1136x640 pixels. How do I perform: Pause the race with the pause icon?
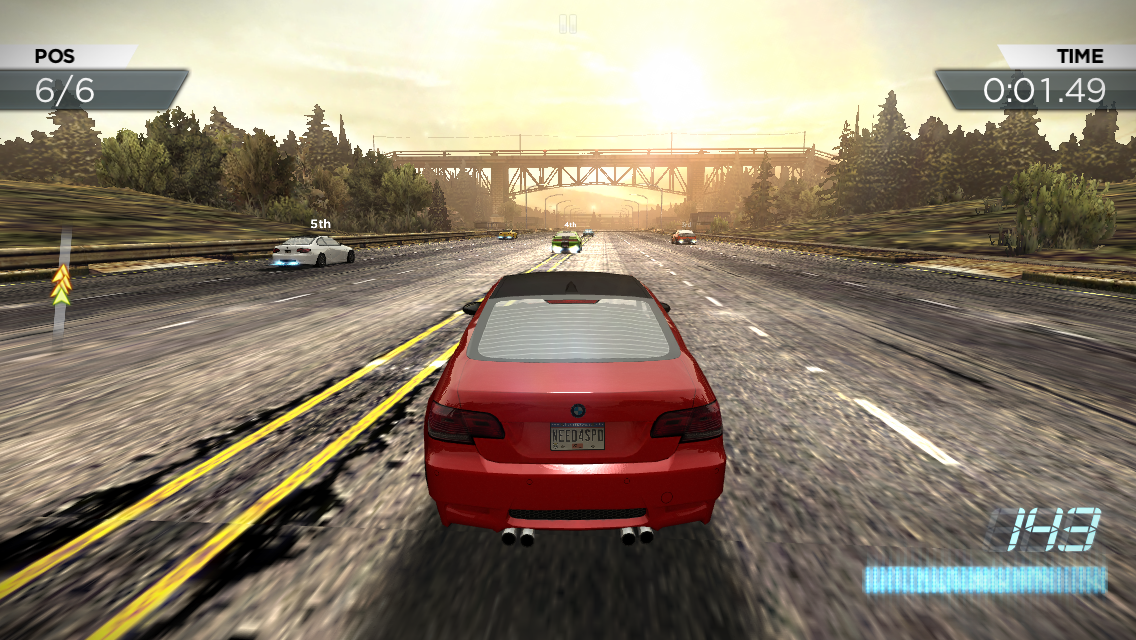[568, 24]
